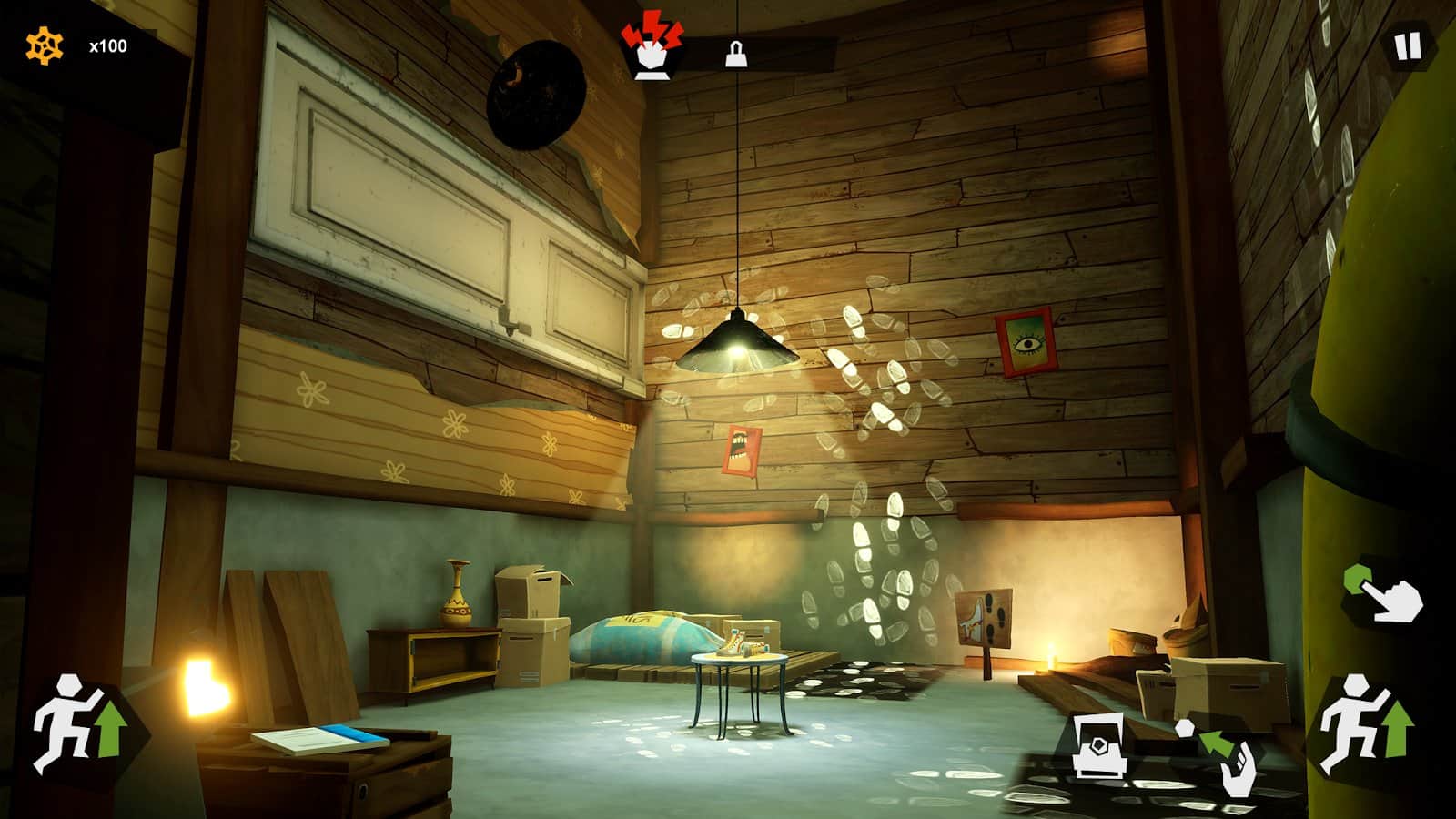Viewport: 1456px width, 819px height.
Task: Tap the hanging ceiling lamp
Action: [x=739, y=341]
